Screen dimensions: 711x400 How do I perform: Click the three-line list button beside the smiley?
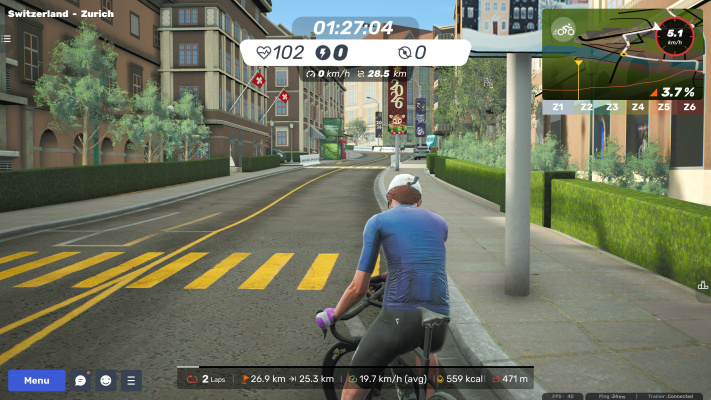131,381
